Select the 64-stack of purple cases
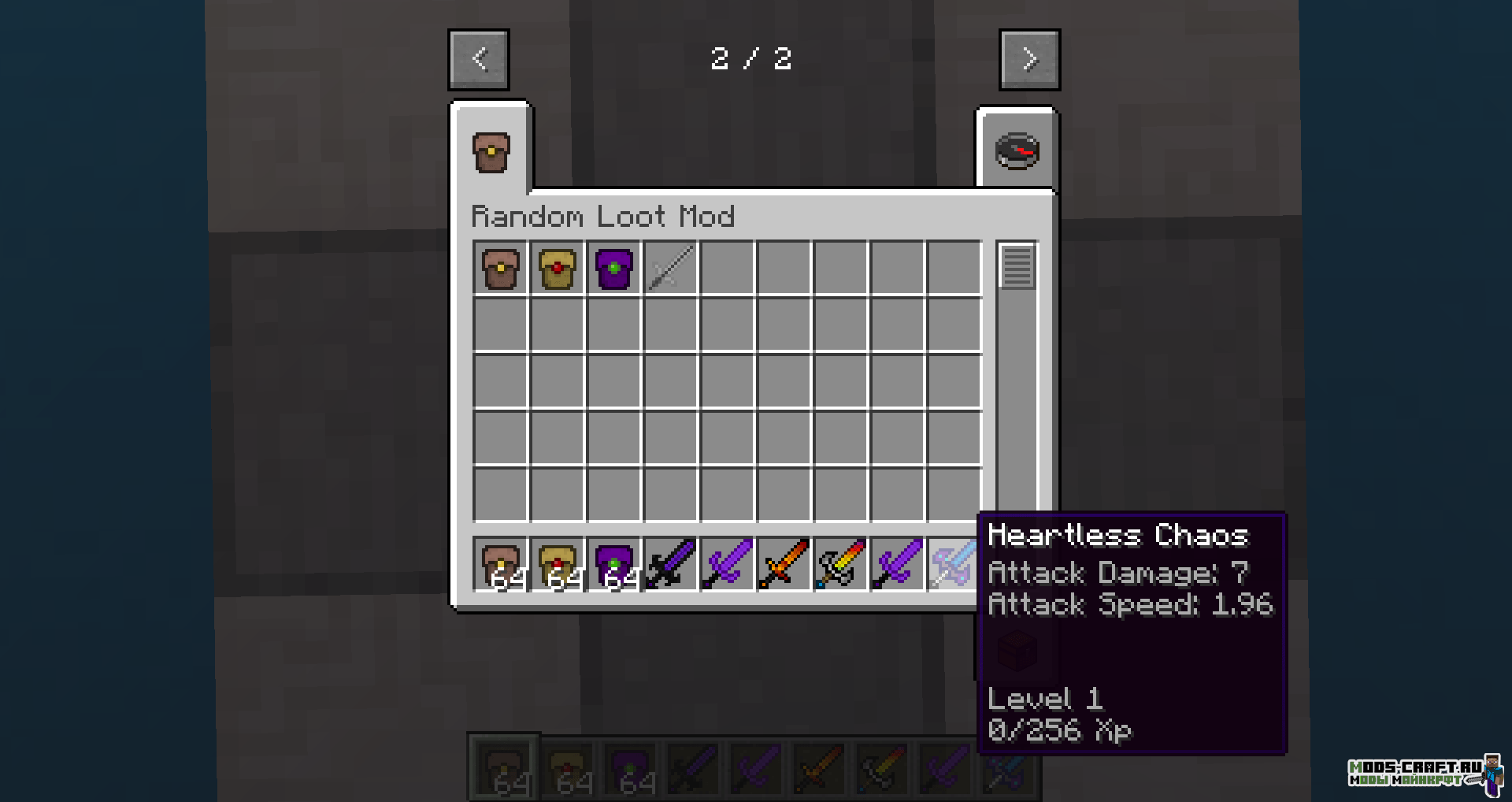Viewport: 1512px width, 802px height. (x=613, y=565)
